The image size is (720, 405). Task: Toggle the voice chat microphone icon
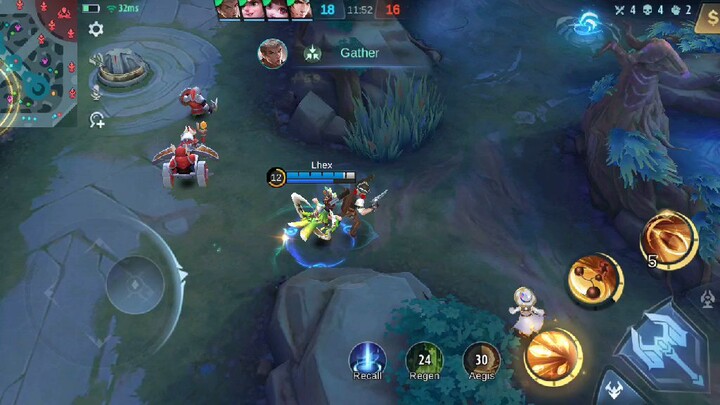96,92
